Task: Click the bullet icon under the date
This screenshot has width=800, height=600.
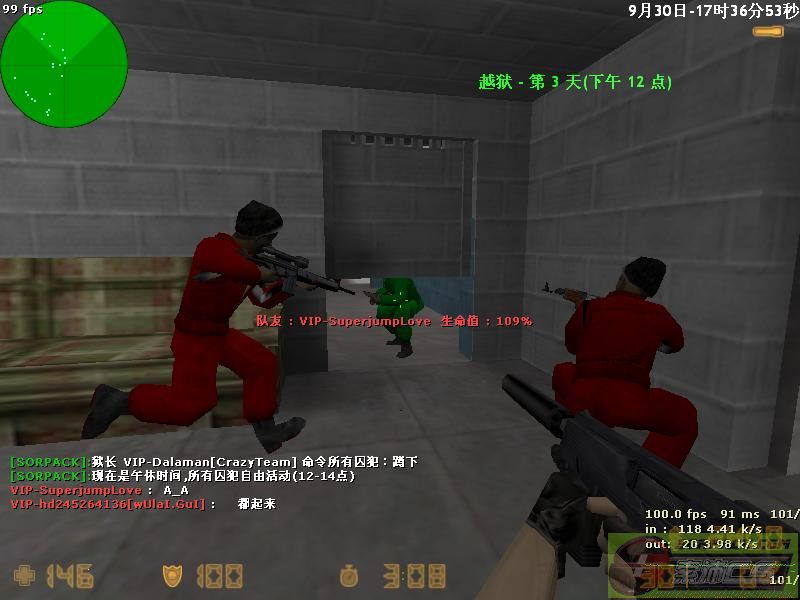Action: pyautogui.click(x=768, y=32)
